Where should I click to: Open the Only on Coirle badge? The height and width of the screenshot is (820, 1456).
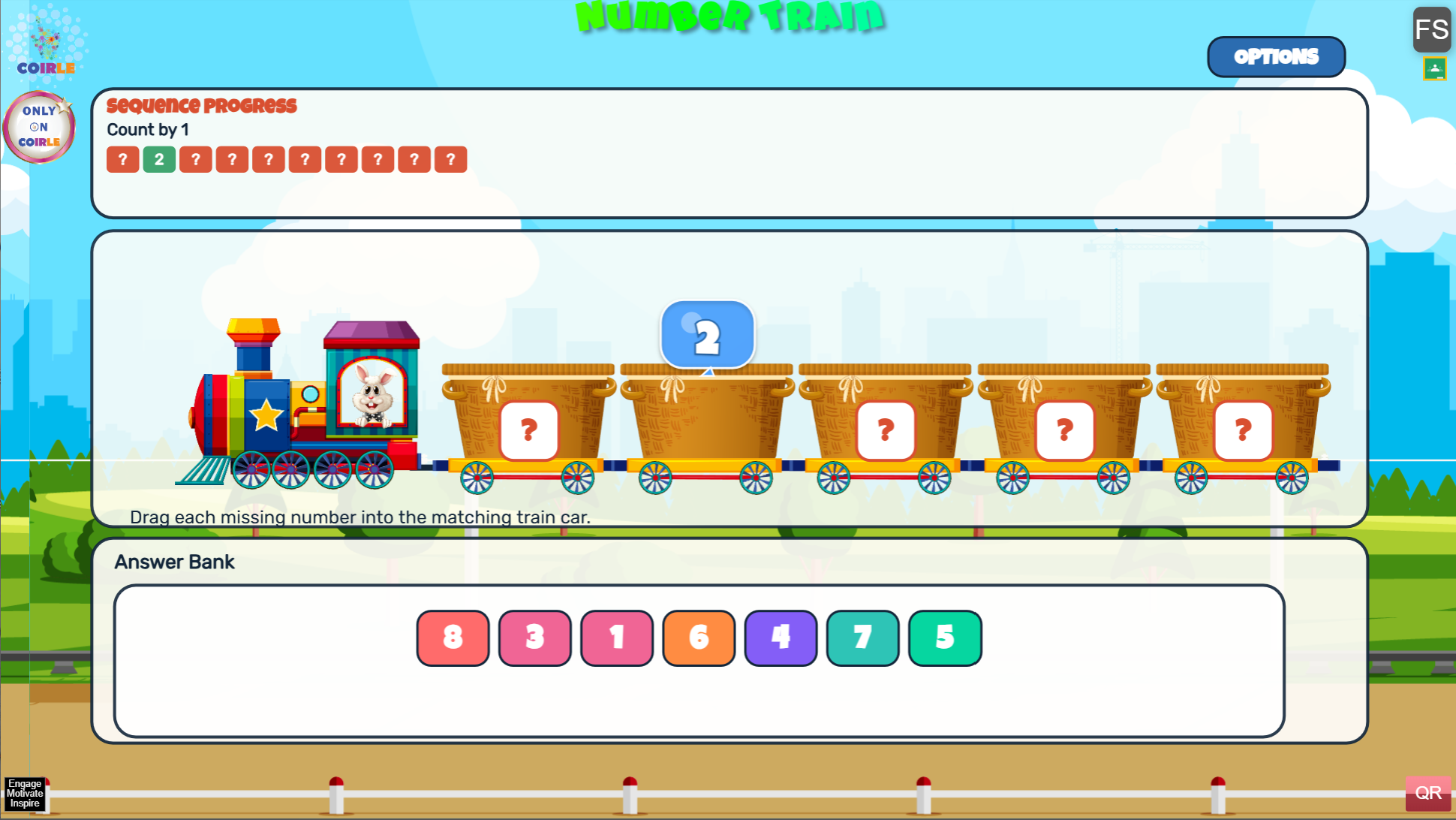pos(40,127)
